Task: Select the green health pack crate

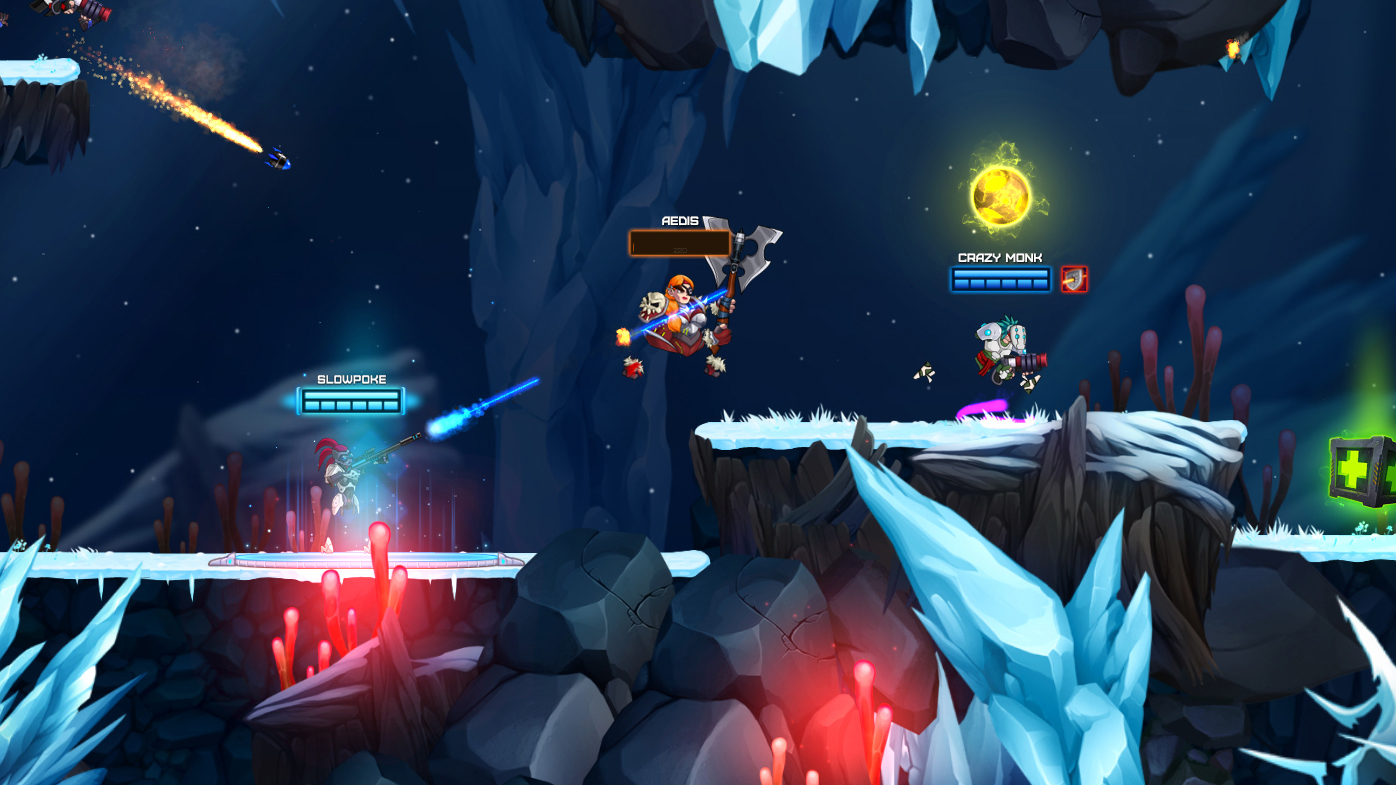Action: tap(1358, 468)
